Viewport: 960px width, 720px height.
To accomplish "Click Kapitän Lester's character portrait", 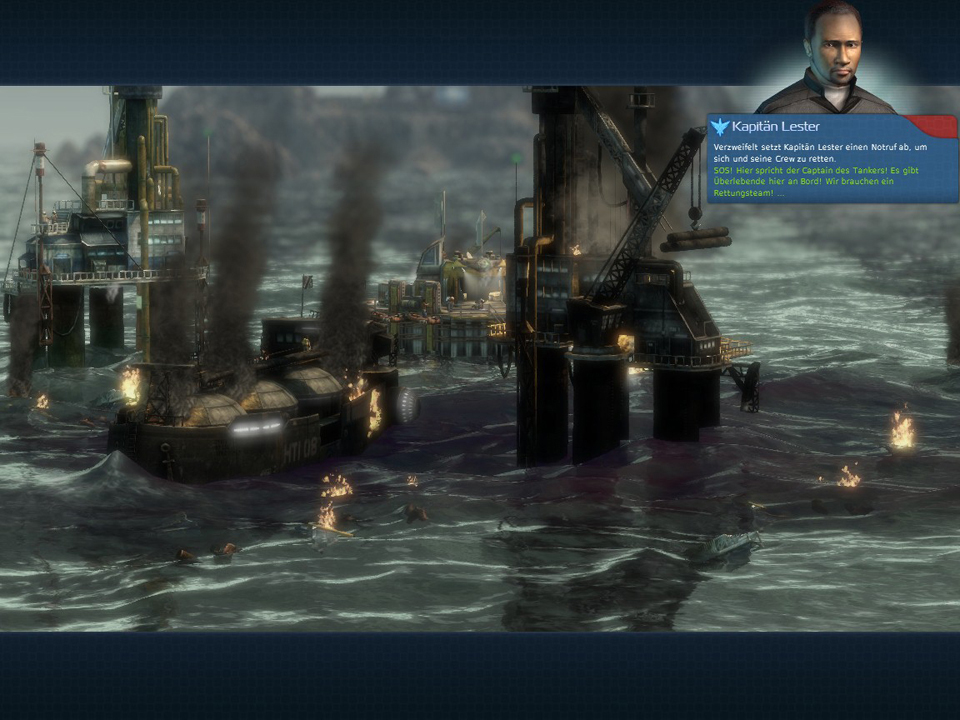I will coord(833,58).
